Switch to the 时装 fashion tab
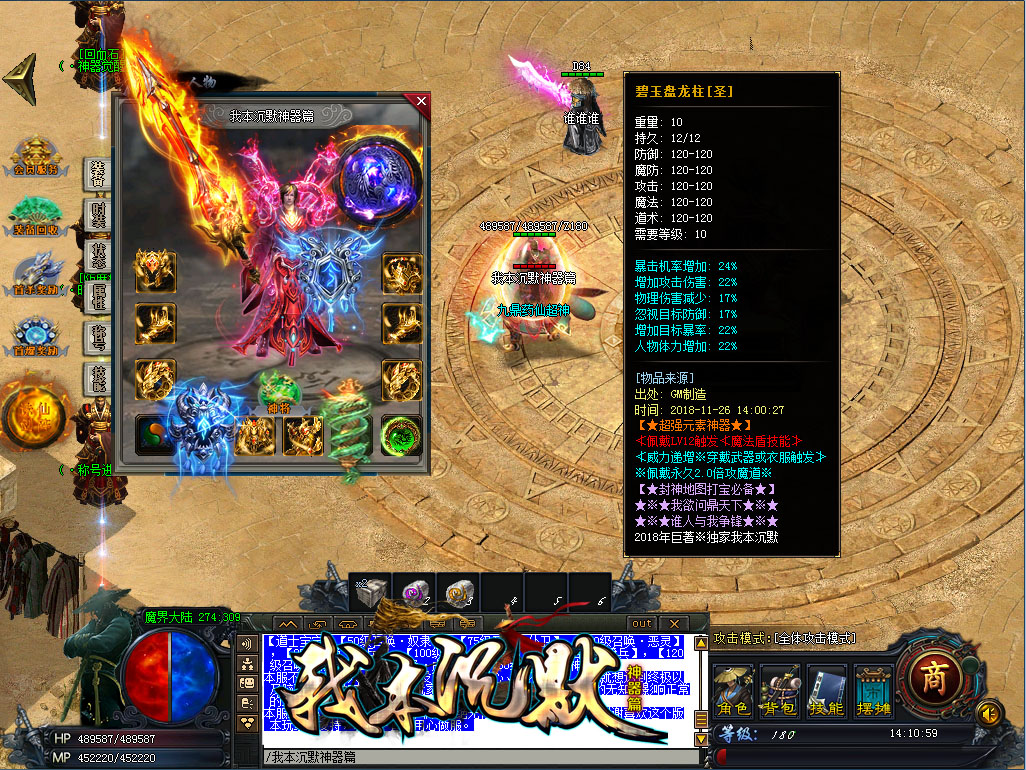 coord(98,214)
